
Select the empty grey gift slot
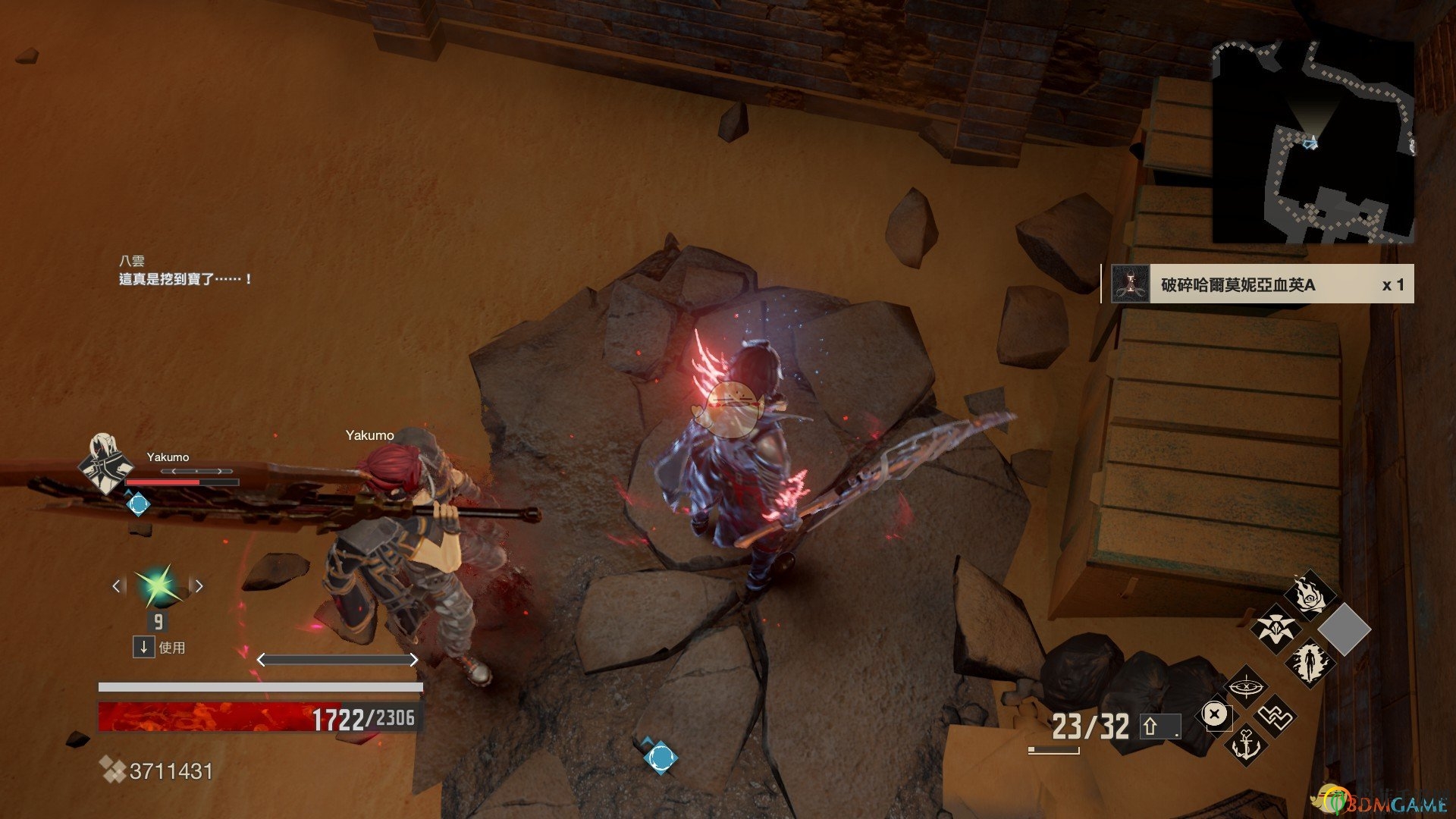click(1345, 629)
